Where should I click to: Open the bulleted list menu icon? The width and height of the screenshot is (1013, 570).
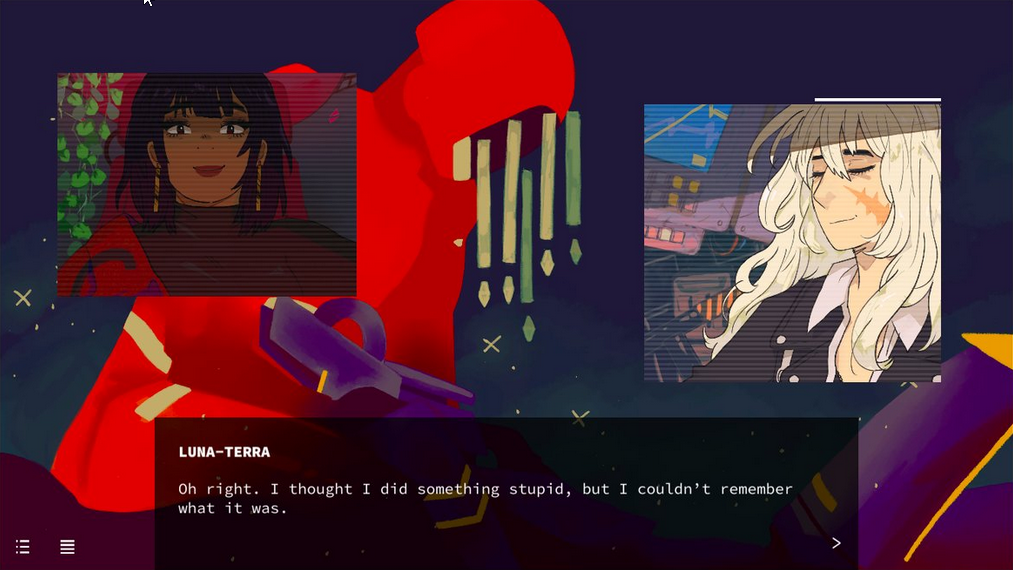(23, 547)
